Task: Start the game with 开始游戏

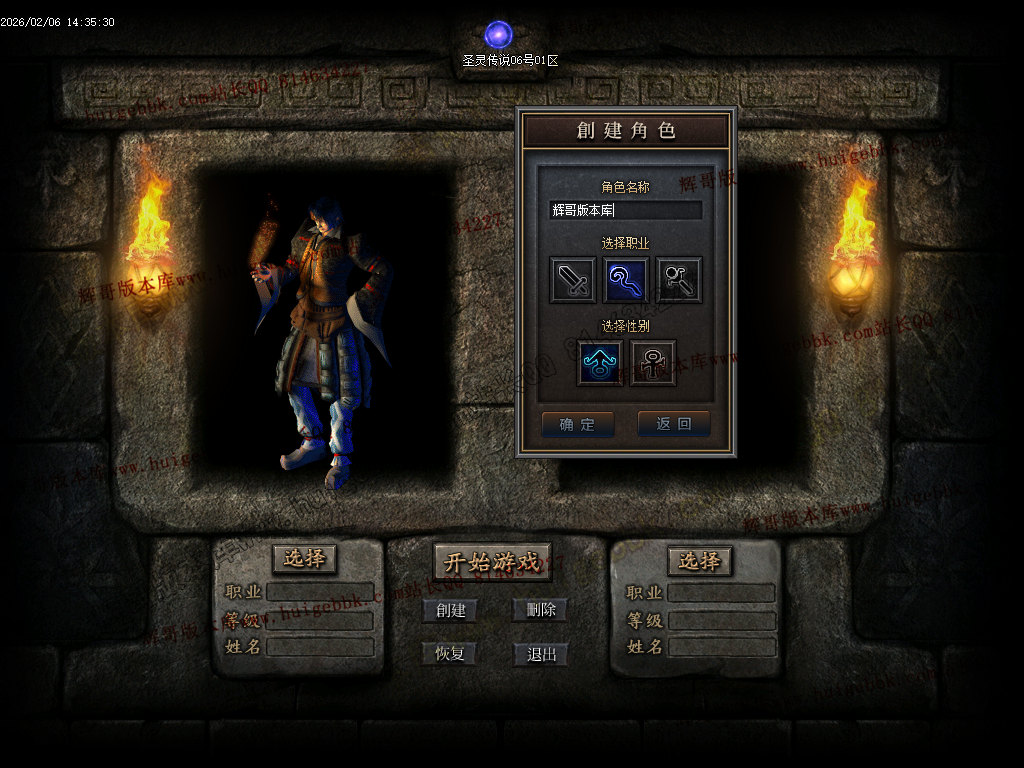Action: (497, 562)
